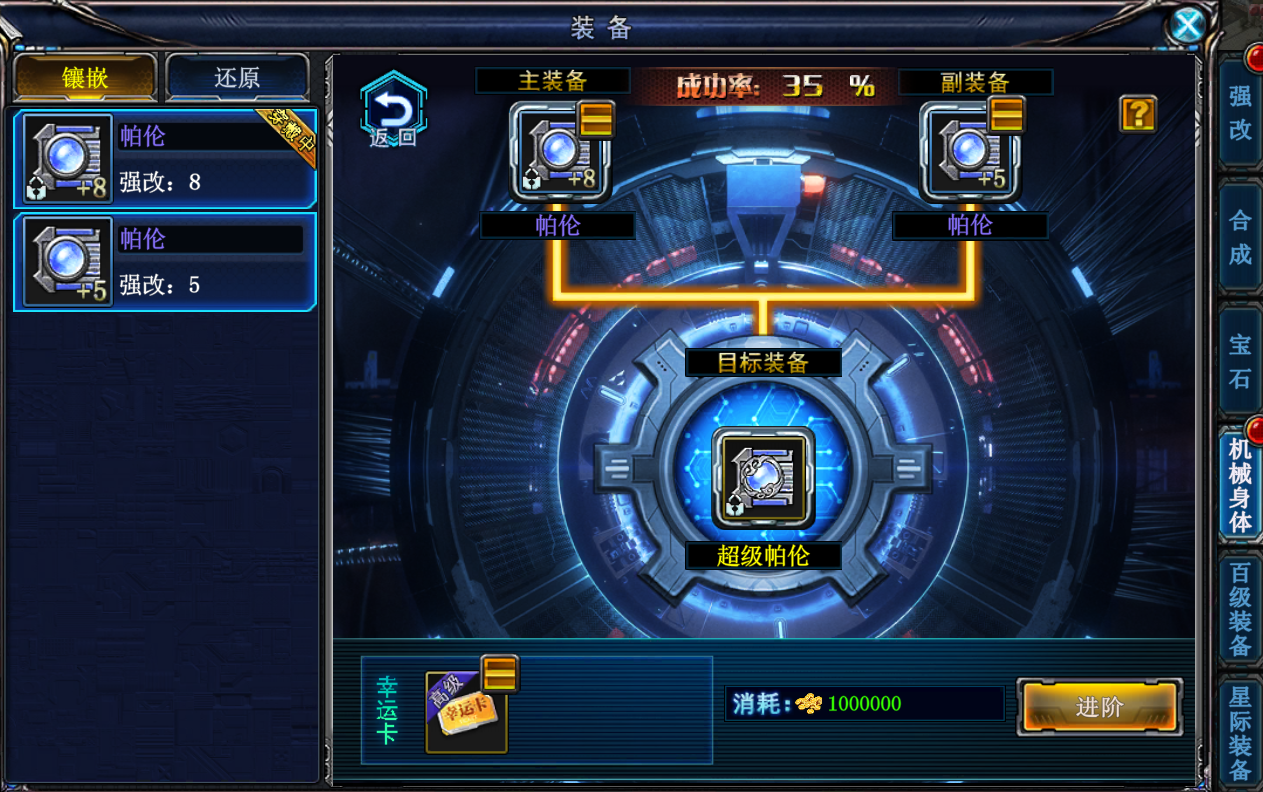Open the yellow question mark help
The height and width of the screenshot is (792, 1263).
[x=1138, y=114]
